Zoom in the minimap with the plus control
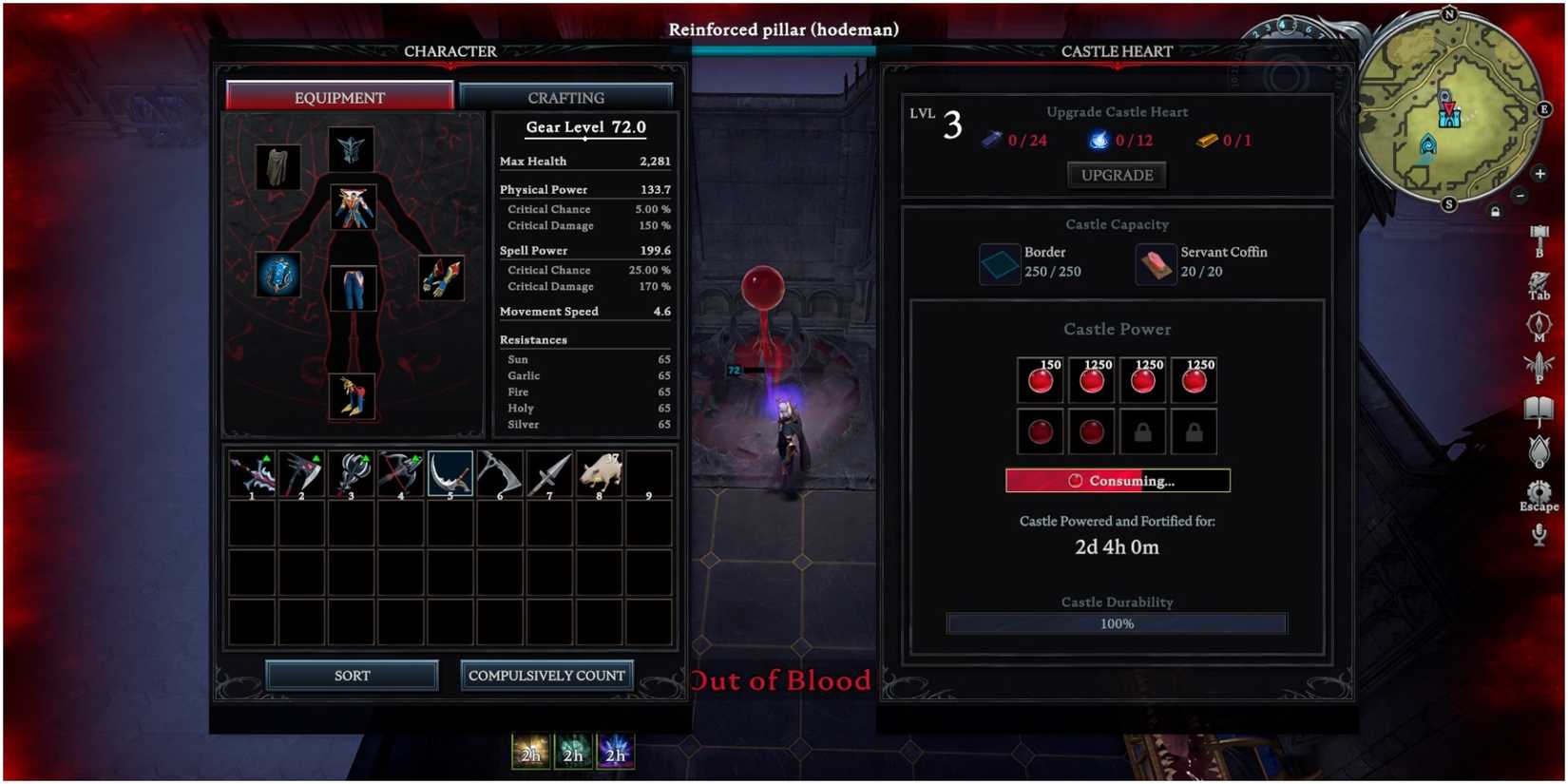This screenshot has height=784, width=1568. click(x=1541, y=174)
